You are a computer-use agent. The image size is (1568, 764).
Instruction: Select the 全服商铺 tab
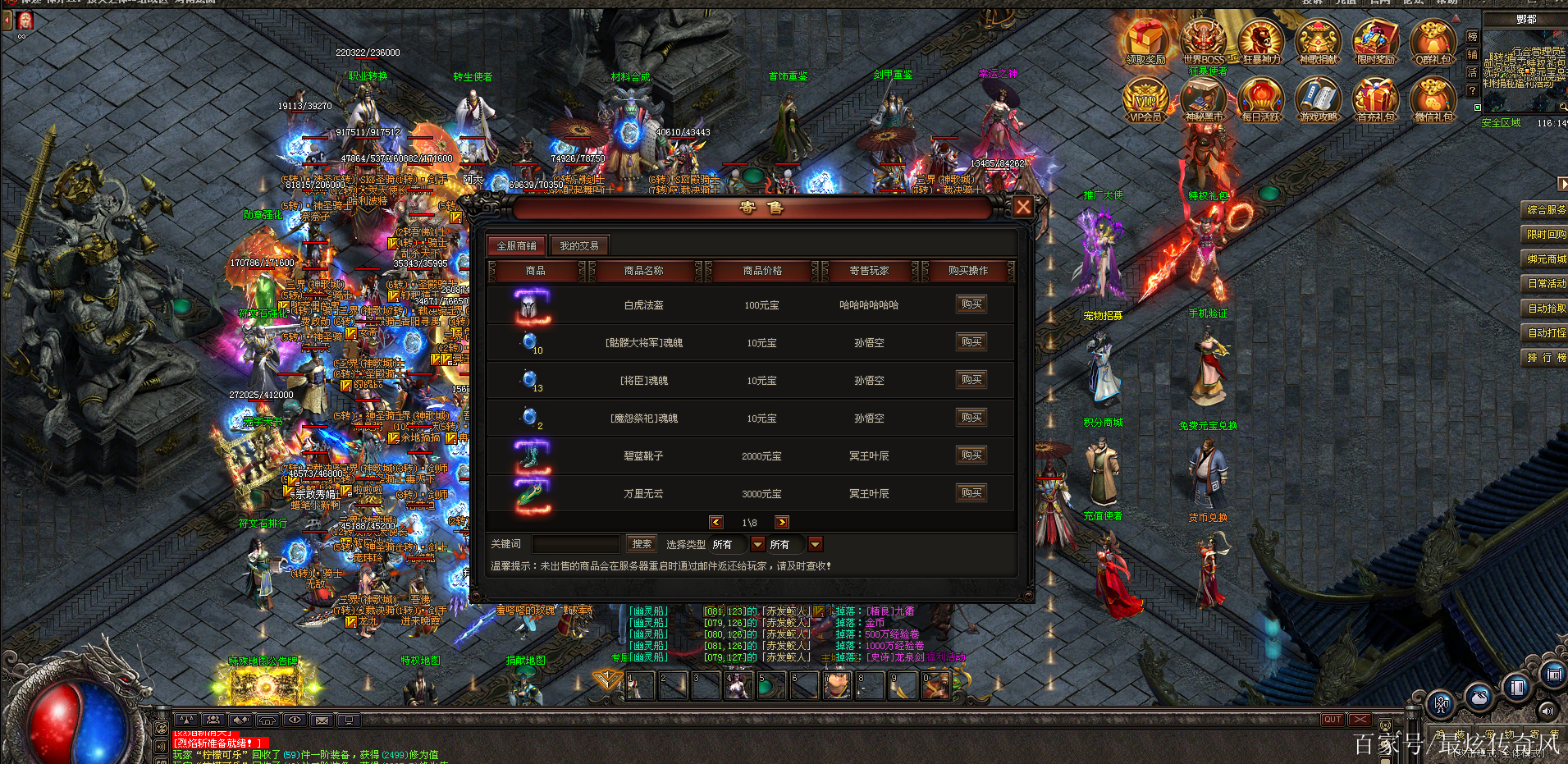[516, 245]
